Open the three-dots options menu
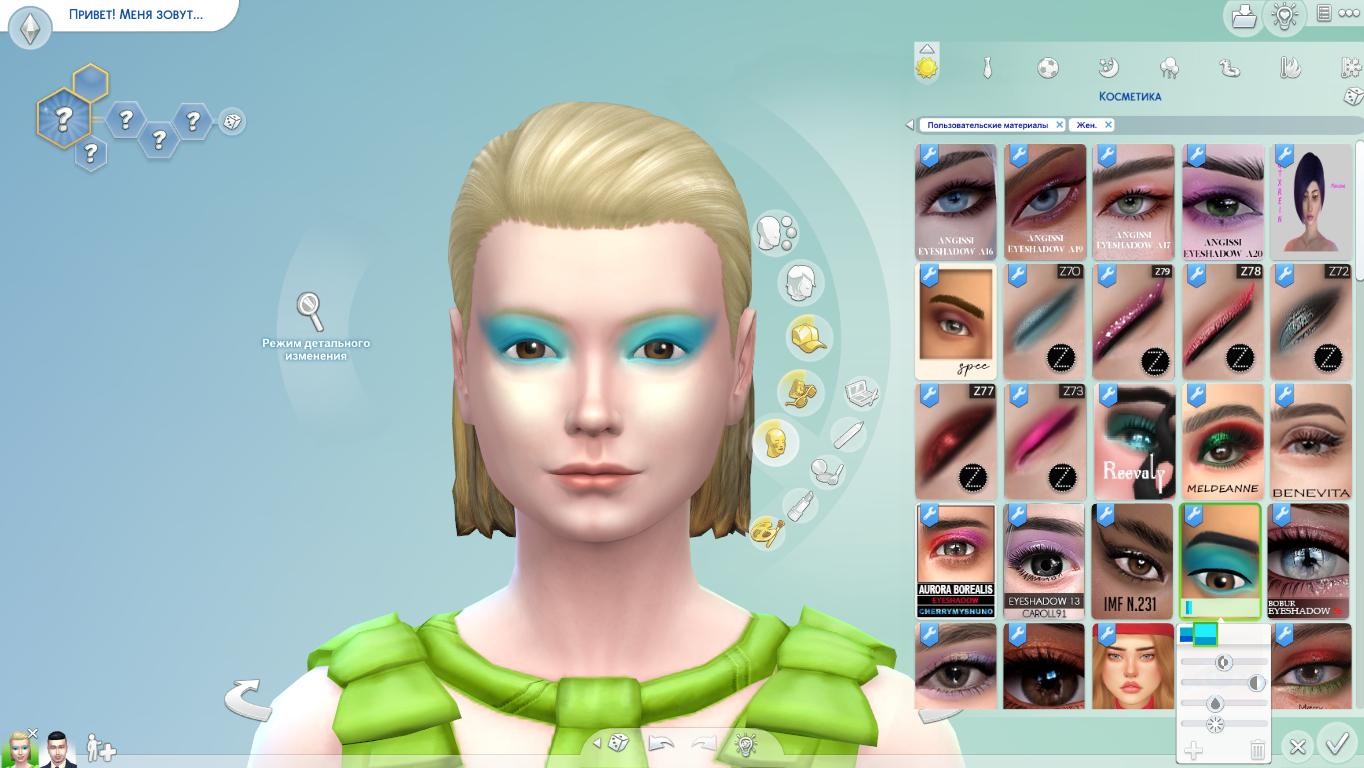Screen dimensions: 1364x768 [1350, 13]
